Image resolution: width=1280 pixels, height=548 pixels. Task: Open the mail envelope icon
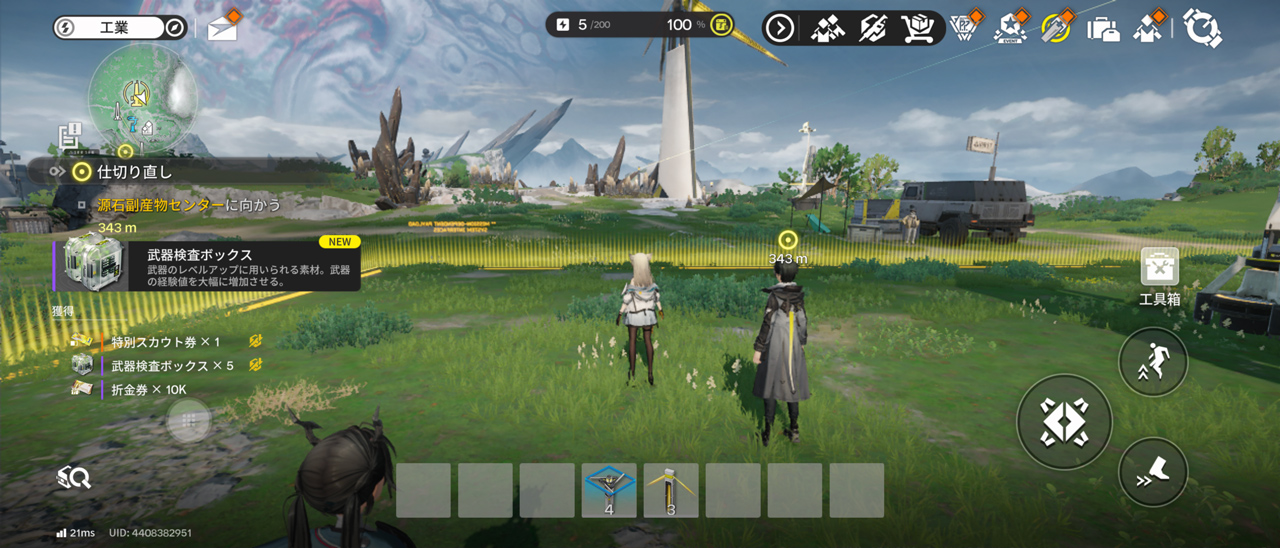click(222, 29)
